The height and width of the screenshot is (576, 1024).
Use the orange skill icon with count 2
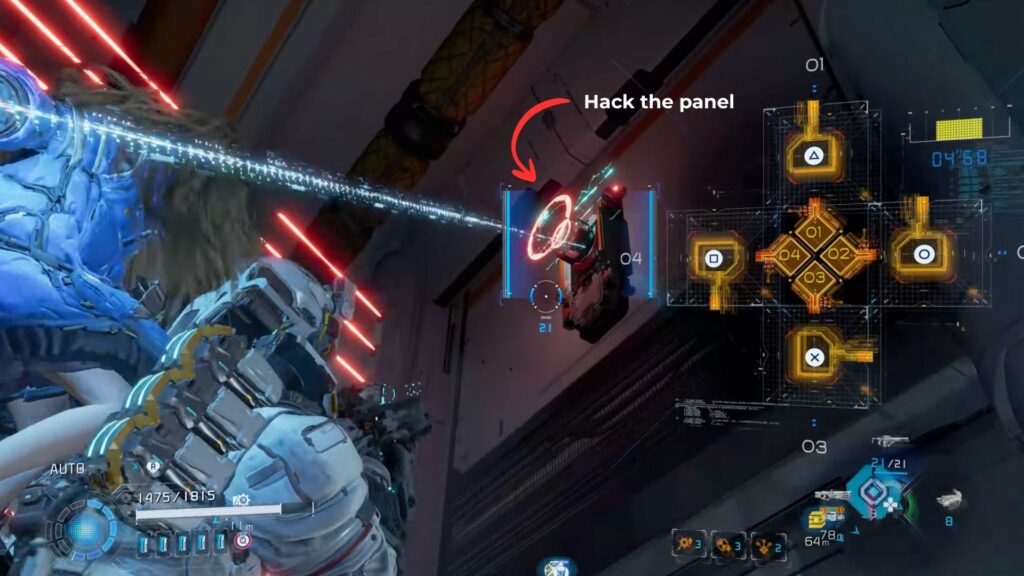coord(762,543)
